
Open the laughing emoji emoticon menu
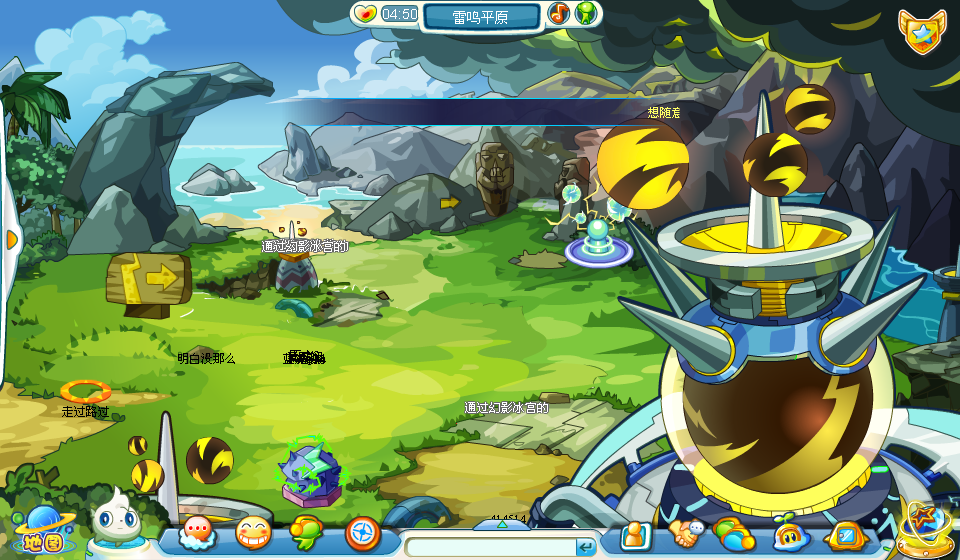[x=253, y=533]
